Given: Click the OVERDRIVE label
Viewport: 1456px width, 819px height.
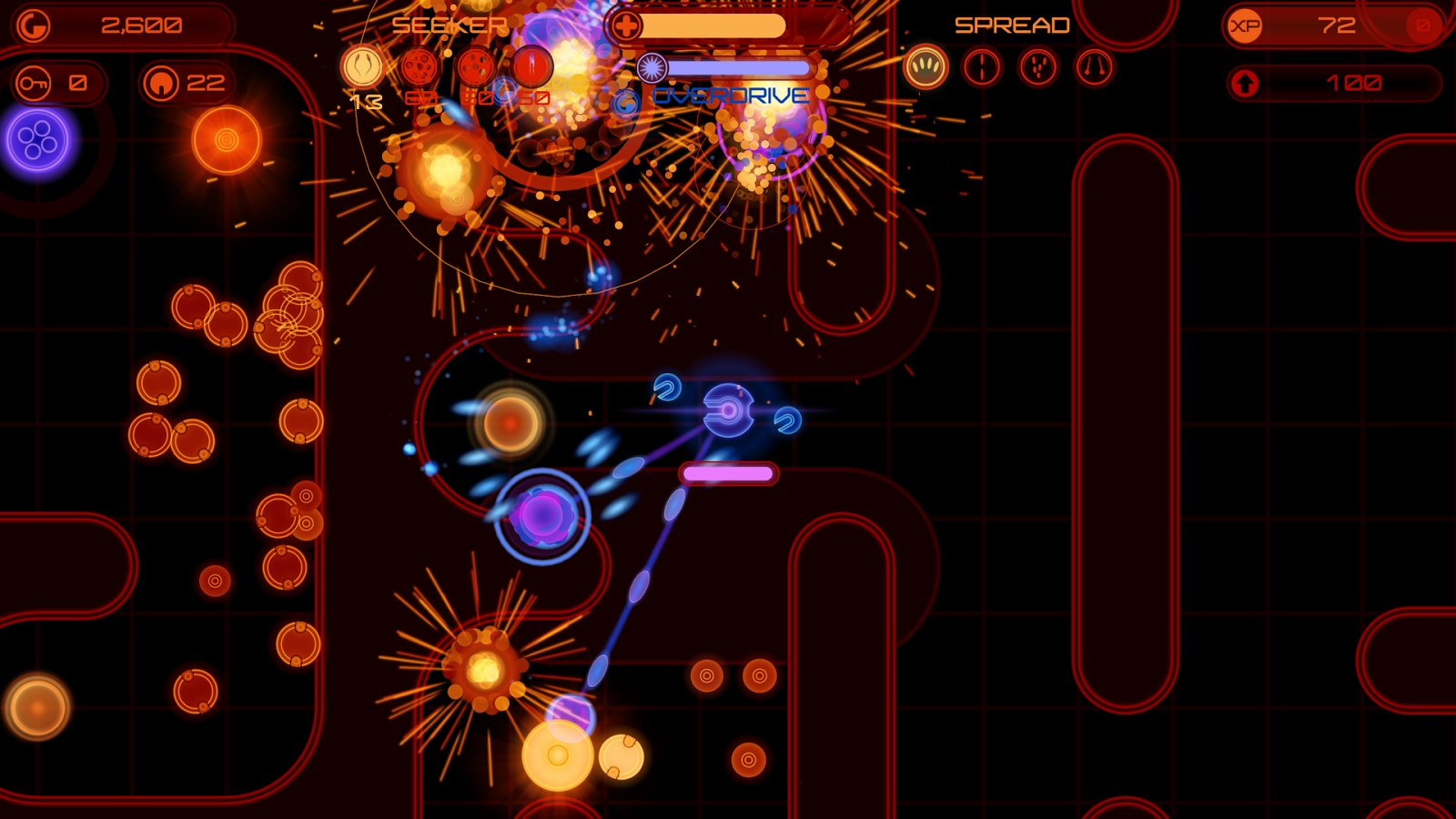Looking at the screenshot, I should [731, 93].
